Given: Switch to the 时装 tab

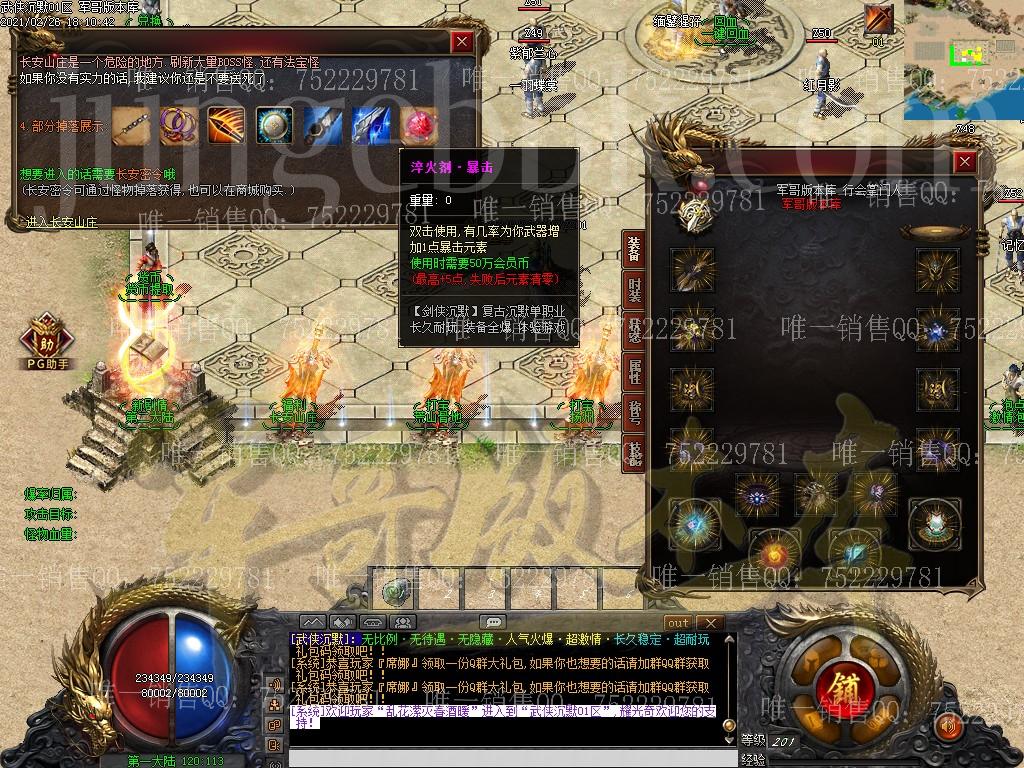Looking at the screenshot, I should click(x=634, y=289).
